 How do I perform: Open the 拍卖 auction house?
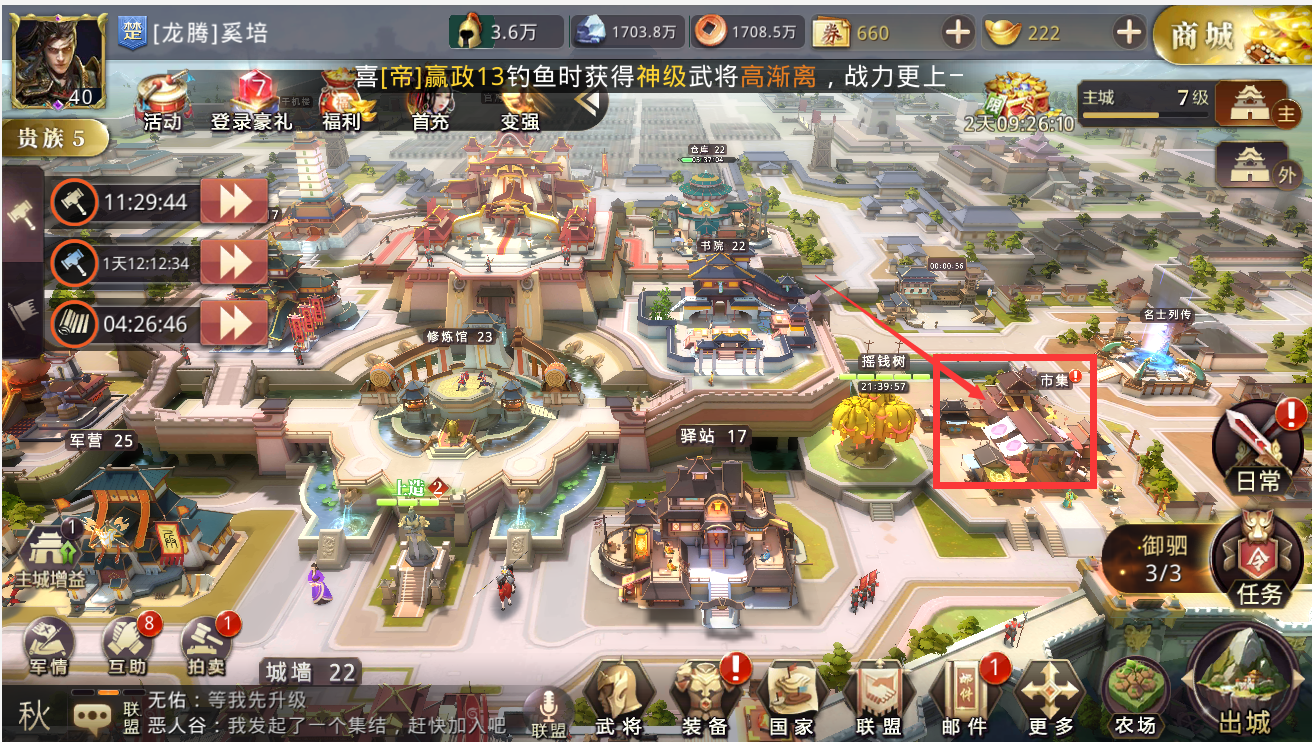tap(207, 647)
